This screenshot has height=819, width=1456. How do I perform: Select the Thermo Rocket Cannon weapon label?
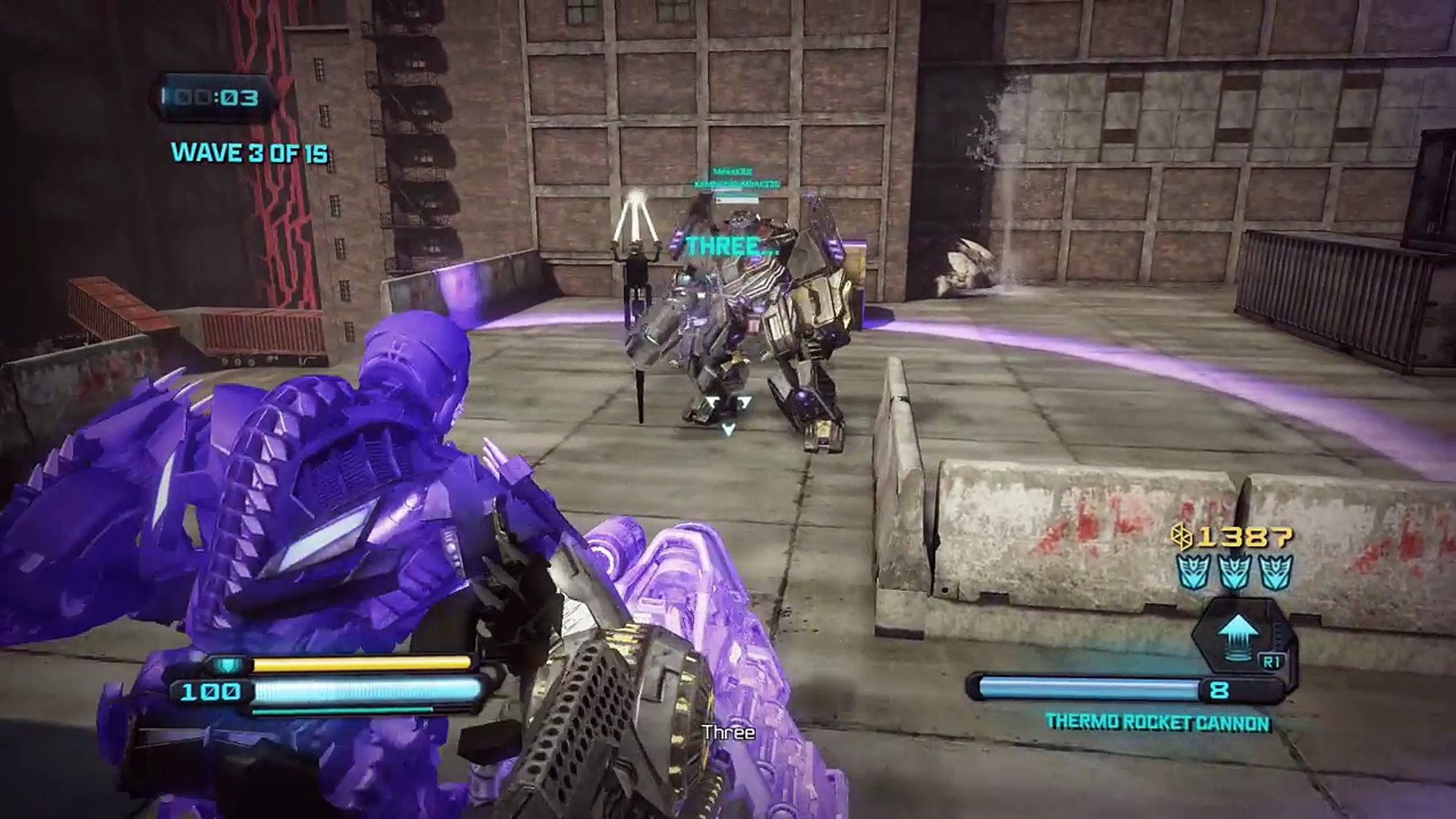click(1157, 723)
